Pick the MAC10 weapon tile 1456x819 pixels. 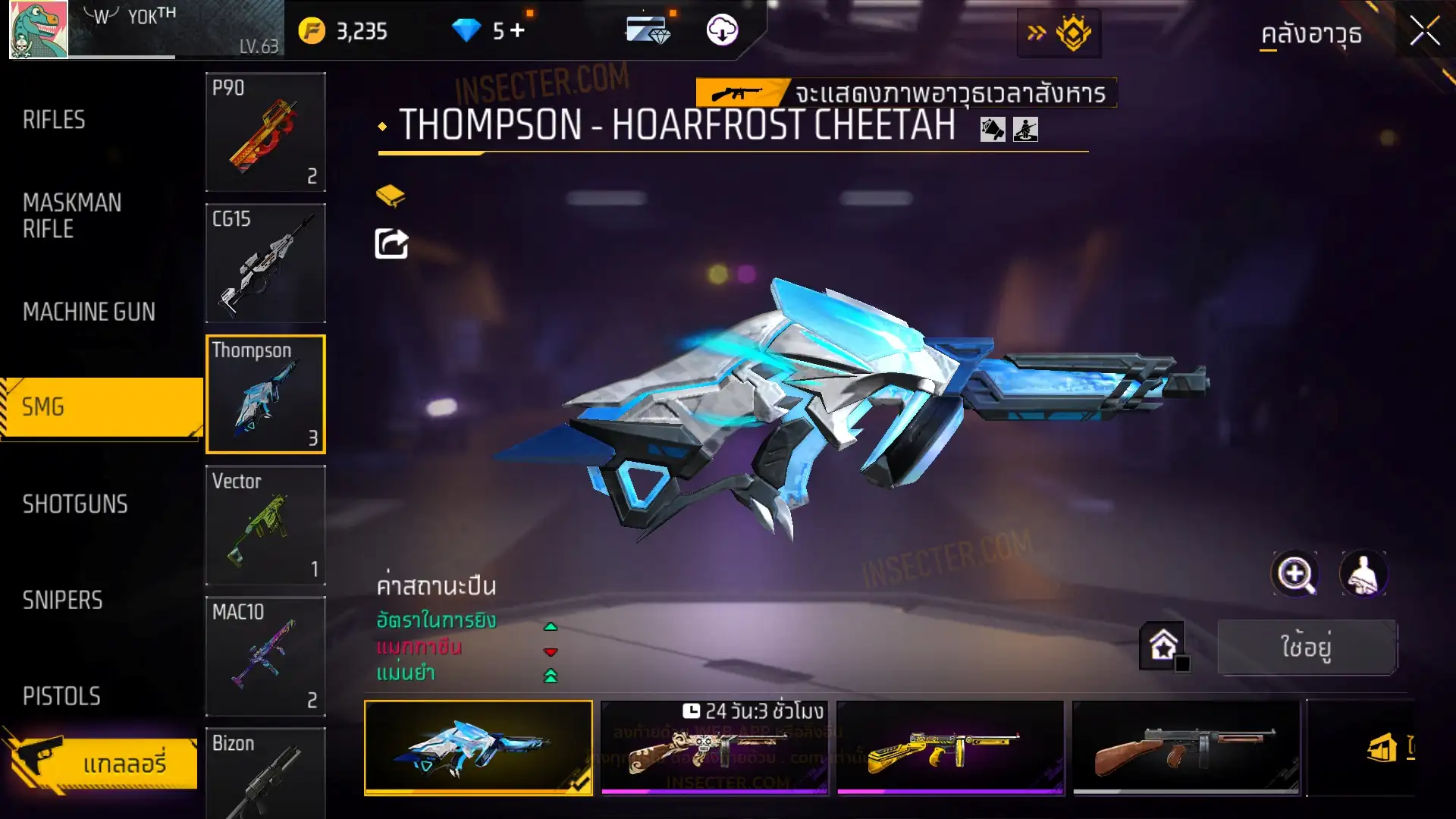click(265, 656)
